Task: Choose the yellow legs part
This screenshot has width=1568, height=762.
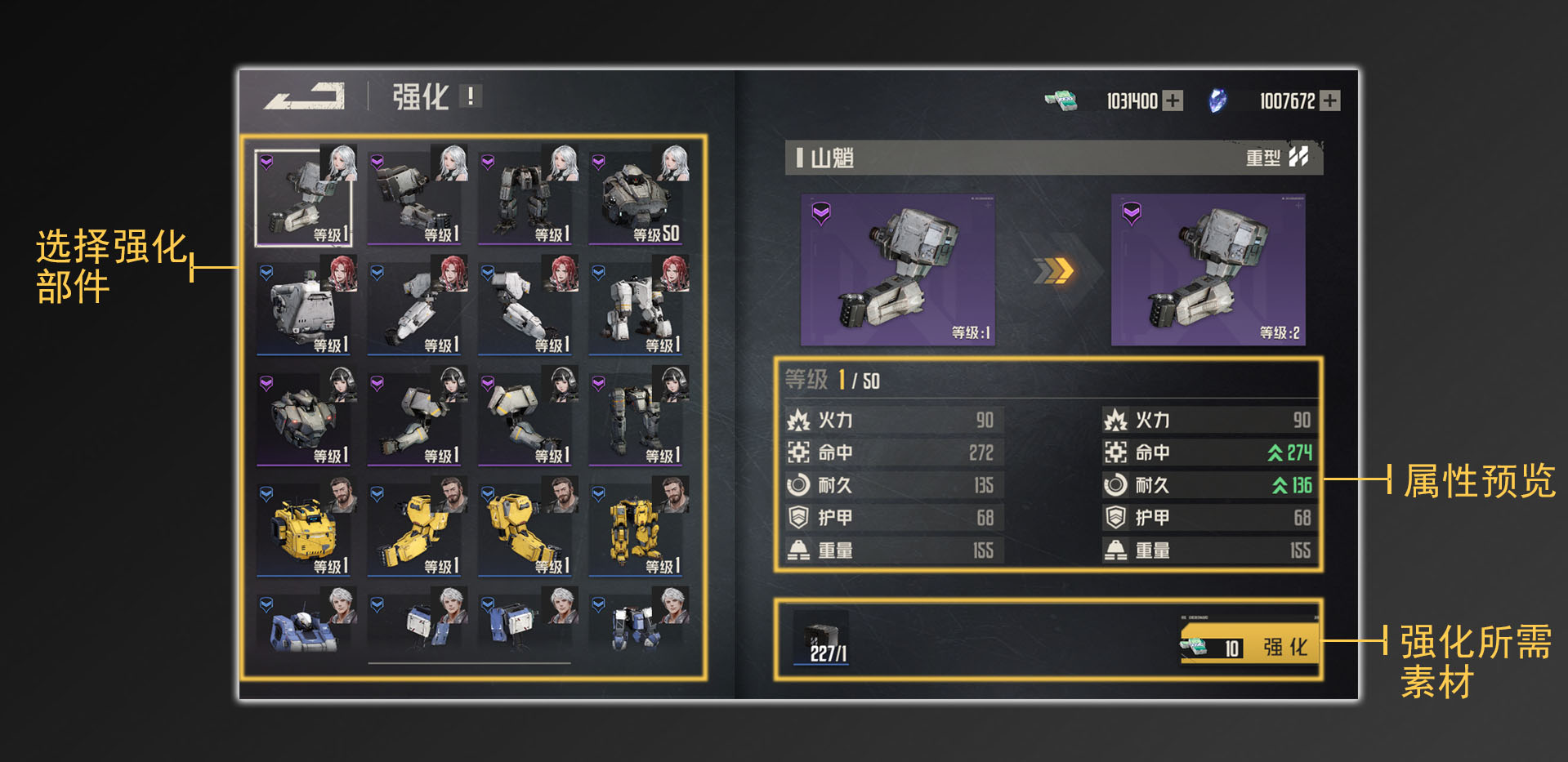Action: tap(637, 528)
